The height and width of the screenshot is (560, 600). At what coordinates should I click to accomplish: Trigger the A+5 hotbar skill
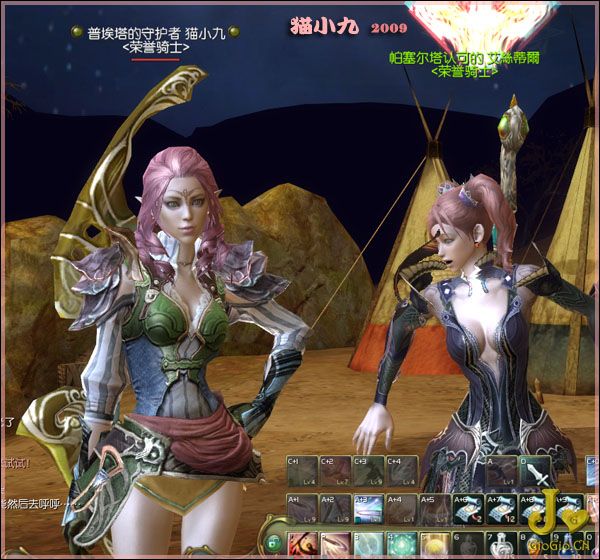(434, 509)
